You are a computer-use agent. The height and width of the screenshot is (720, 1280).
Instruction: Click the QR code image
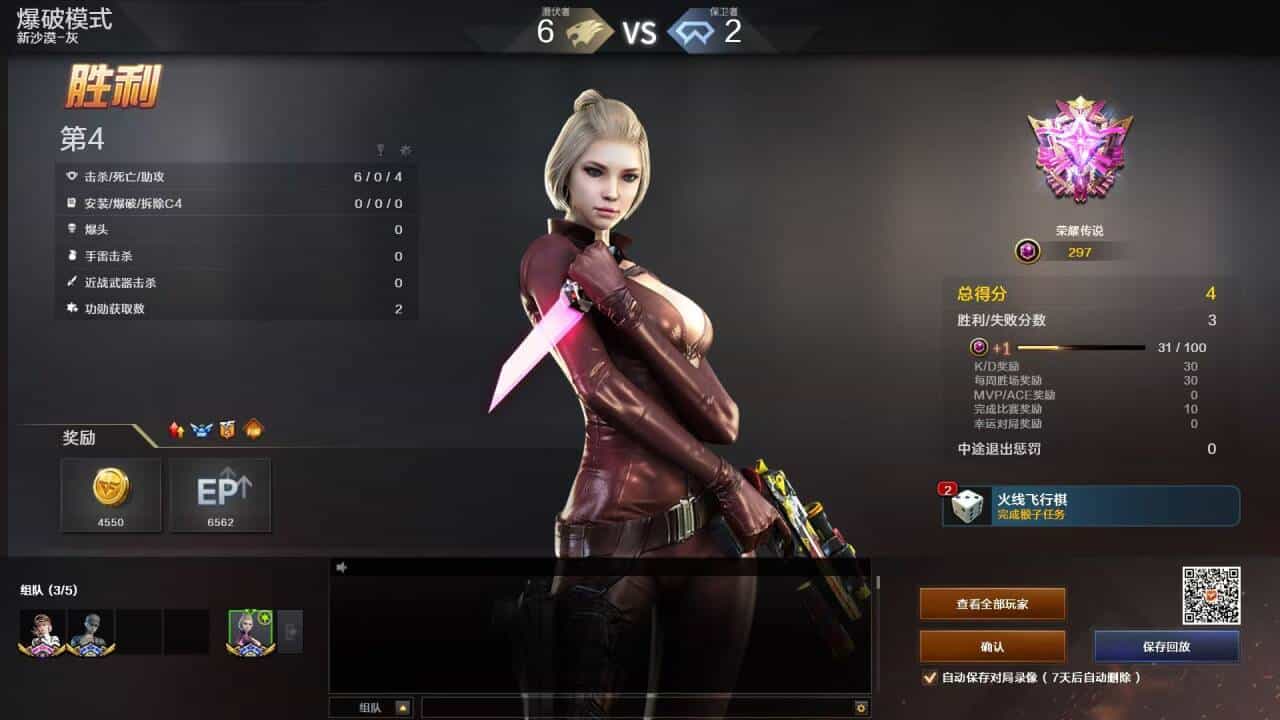click(x=1211, y=595)
